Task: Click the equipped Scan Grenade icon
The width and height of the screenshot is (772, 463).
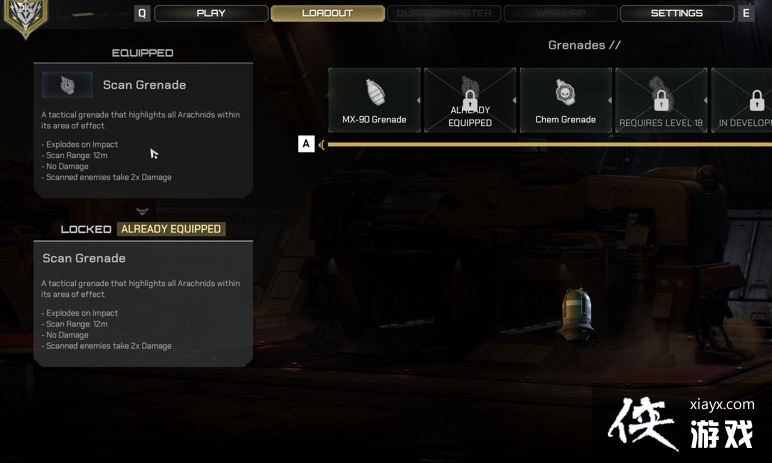Action: [x=67, y=85]
